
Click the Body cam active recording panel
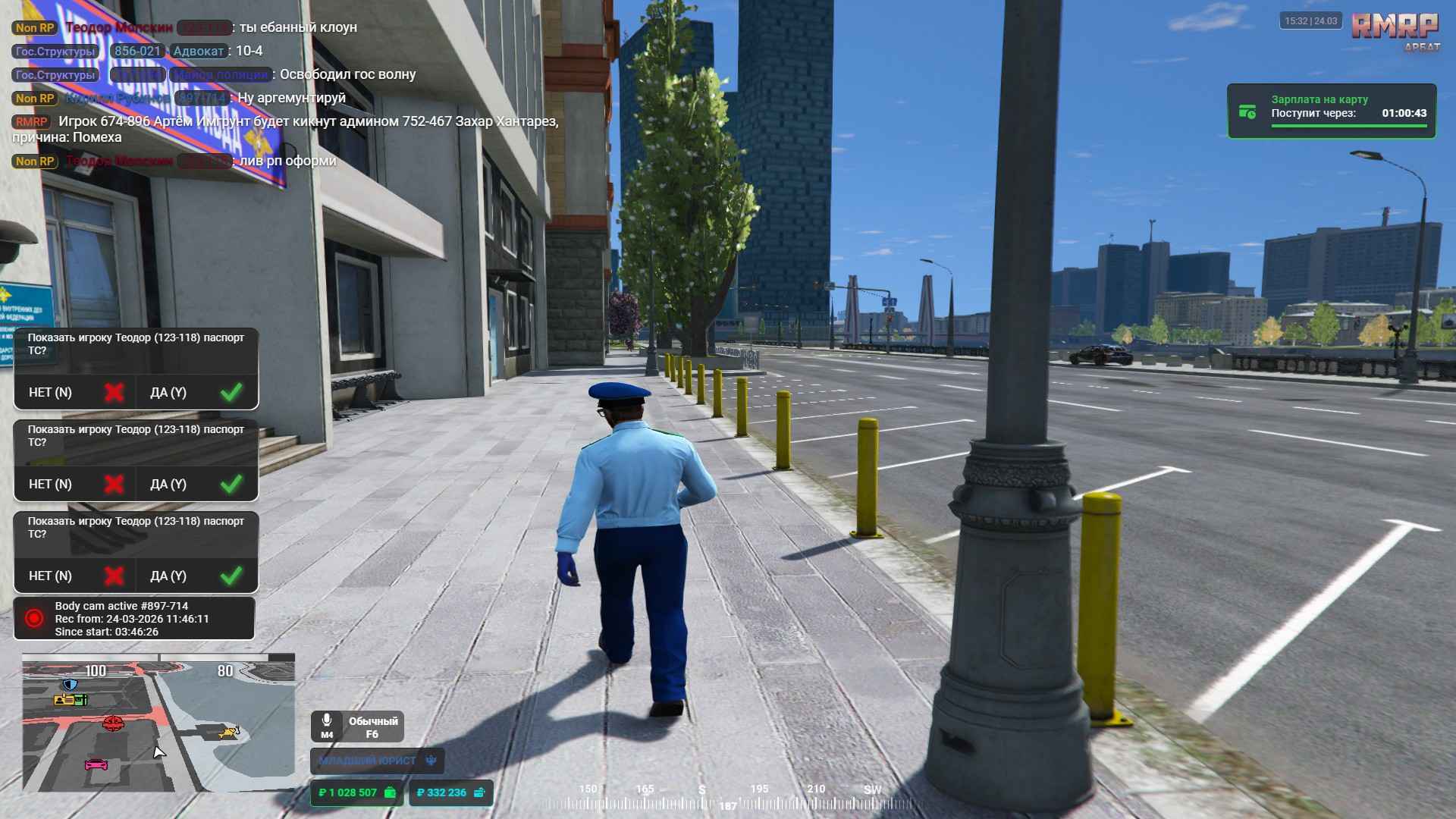tap(134, 619)
